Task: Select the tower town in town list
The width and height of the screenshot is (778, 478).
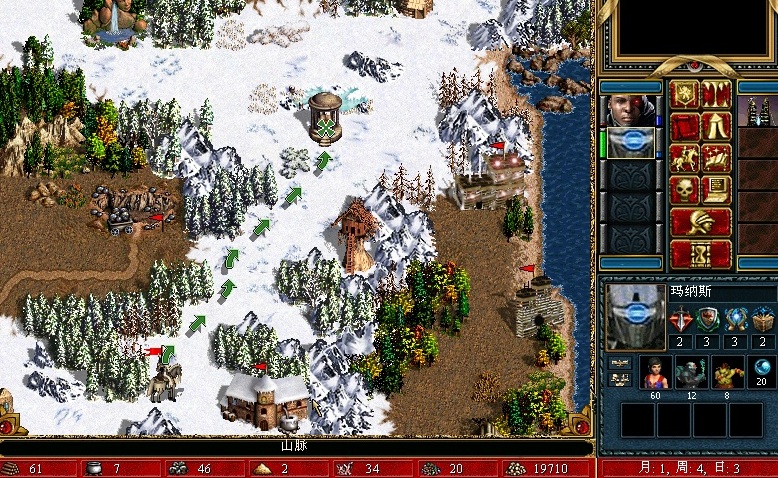Action: [758, 111]
